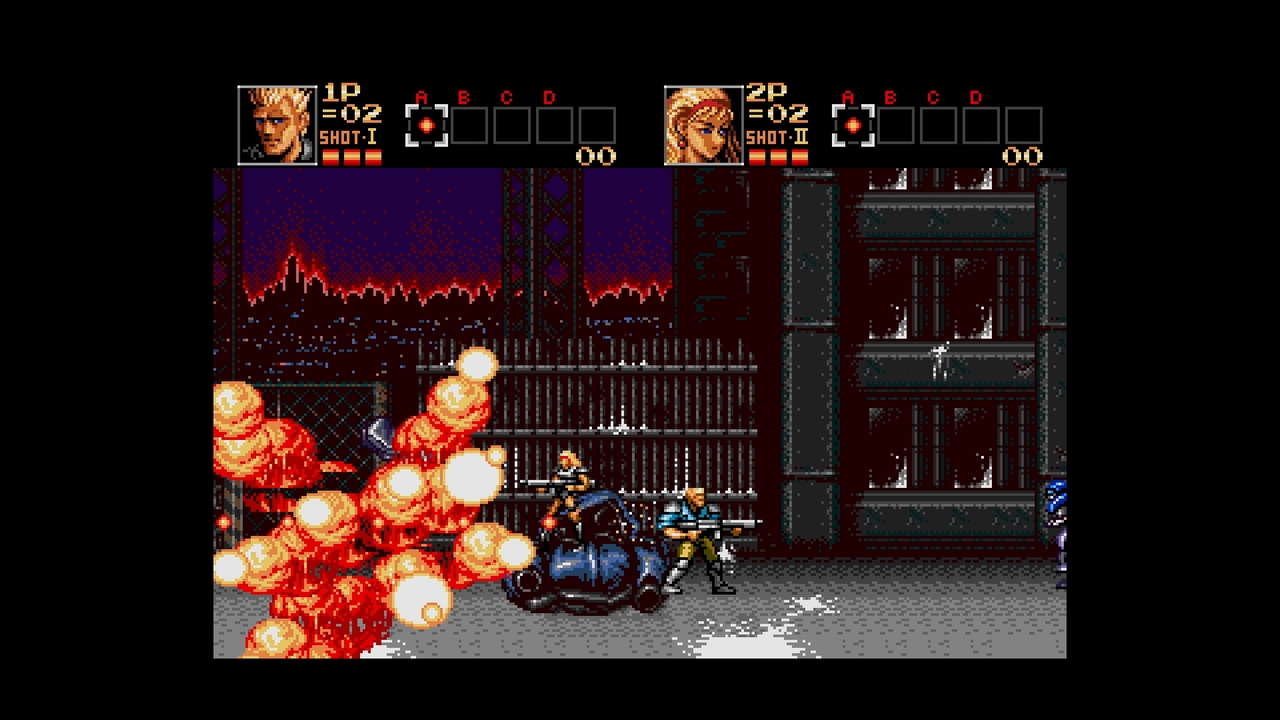Click Player 1's empty weapon slot B
This screenshot has height=720, width=1280.
(x=467, y=124)
